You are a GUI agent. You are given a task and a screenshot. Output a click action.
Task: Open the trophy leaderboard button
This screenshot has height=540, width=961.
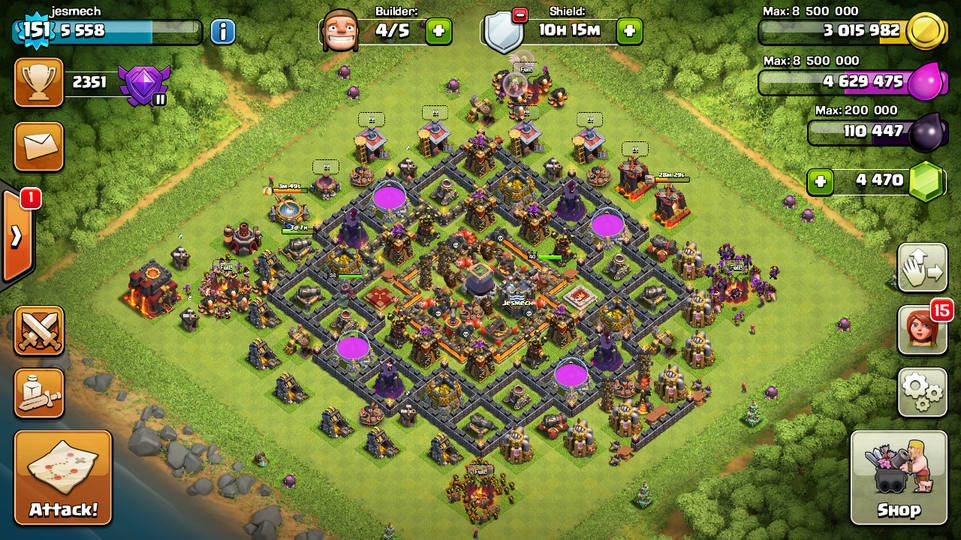pos(39,82)
